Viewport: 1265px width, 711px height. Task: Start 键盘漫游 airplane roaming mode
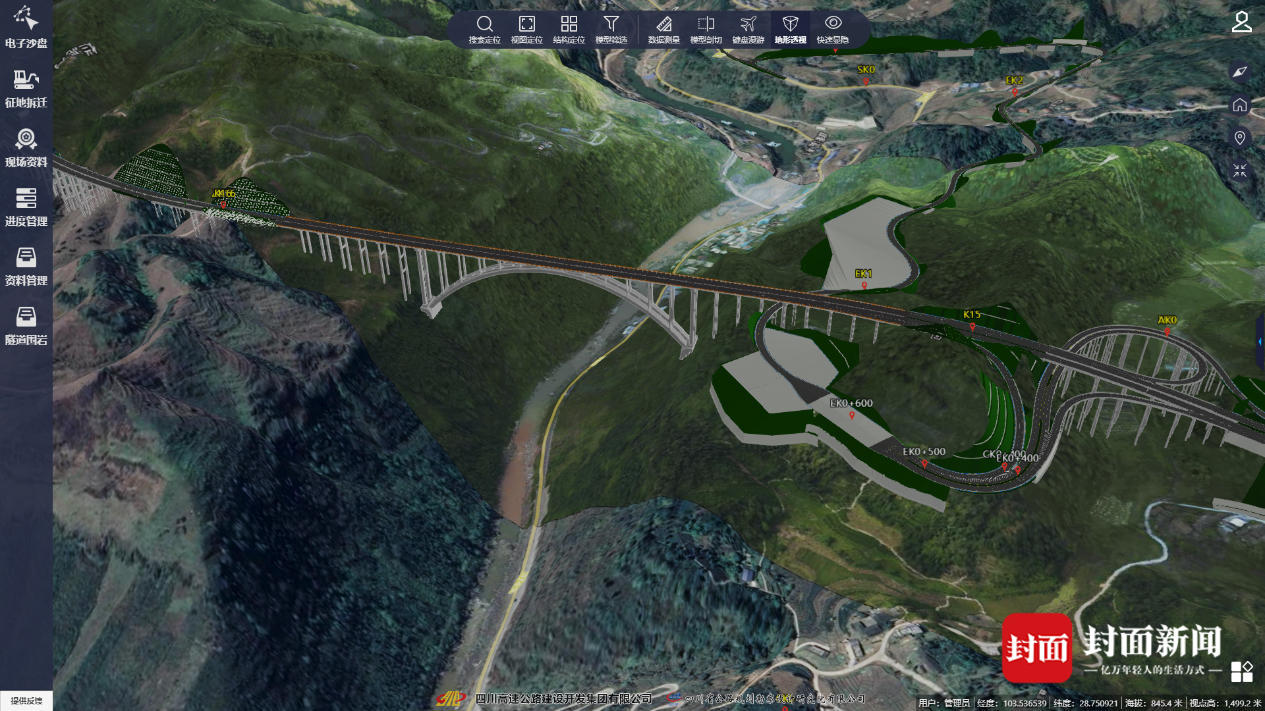coord(748,28)
